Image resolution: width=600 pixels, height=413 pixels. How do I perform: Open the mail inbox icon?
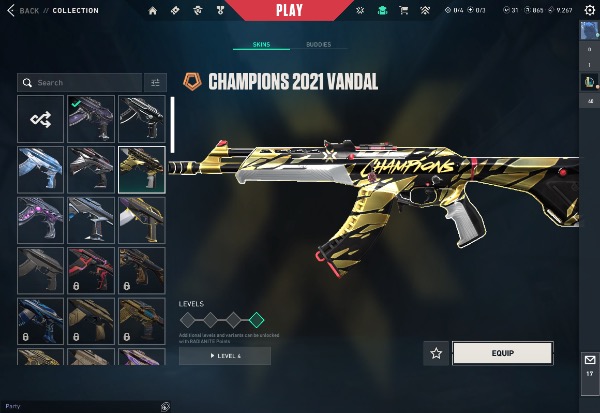point(589,360)
